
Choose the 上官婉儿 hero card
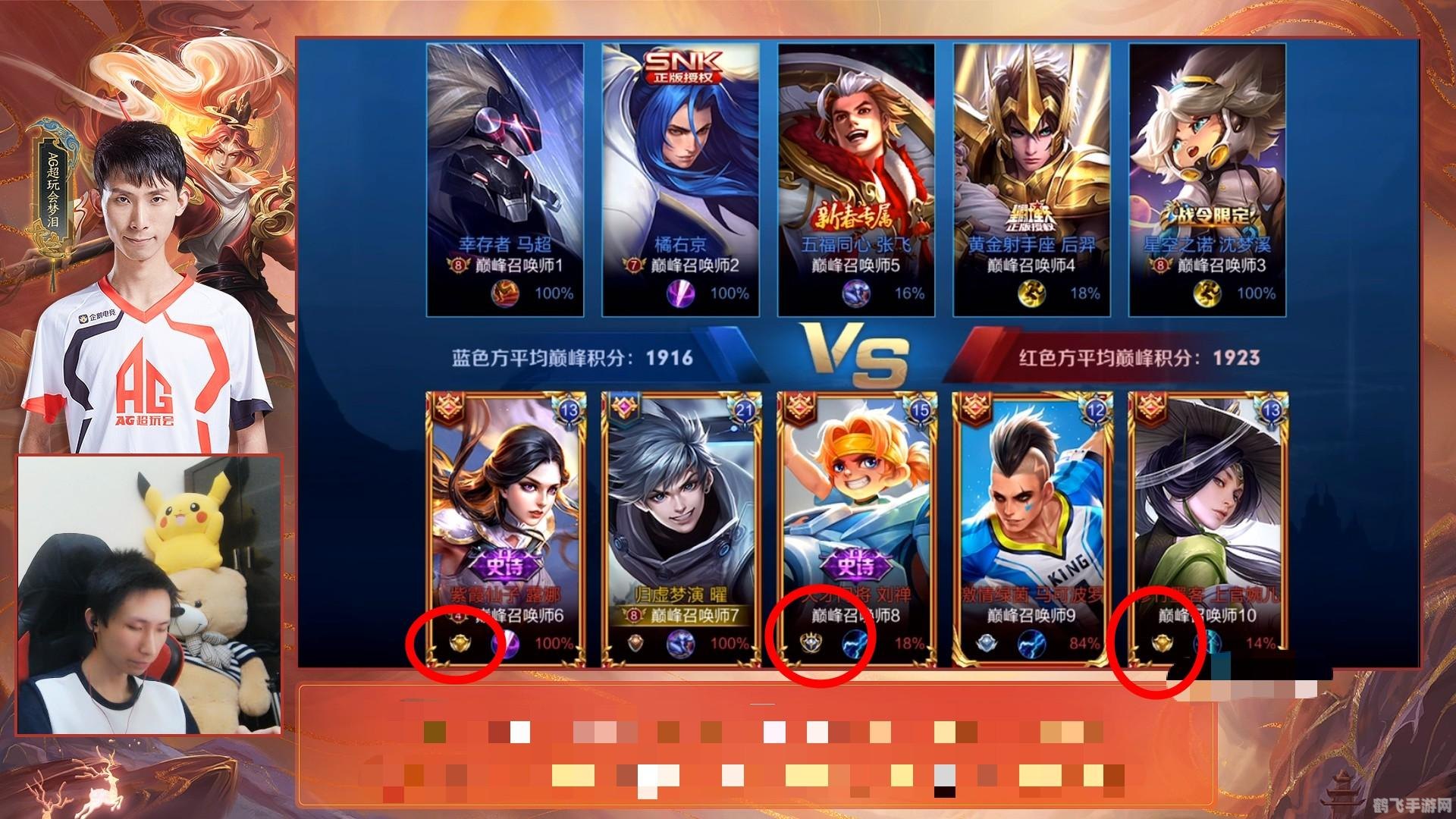(1208, 516)
